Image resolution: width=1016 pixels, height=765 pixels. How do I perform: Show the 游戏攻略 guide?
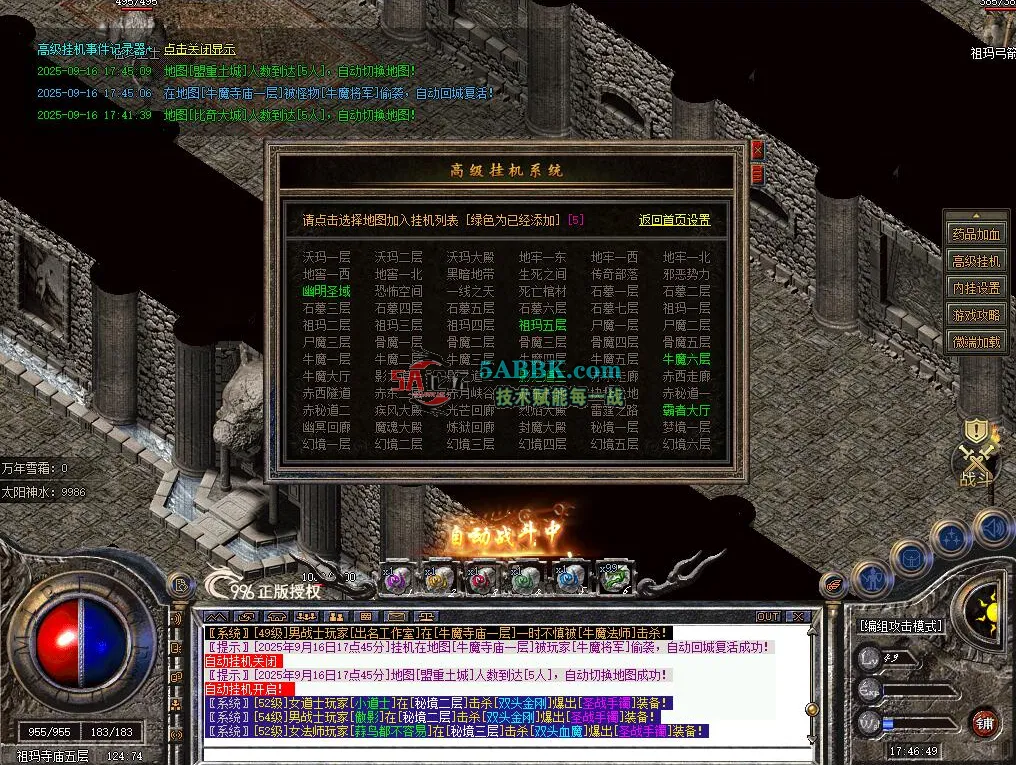pos(975,315)
